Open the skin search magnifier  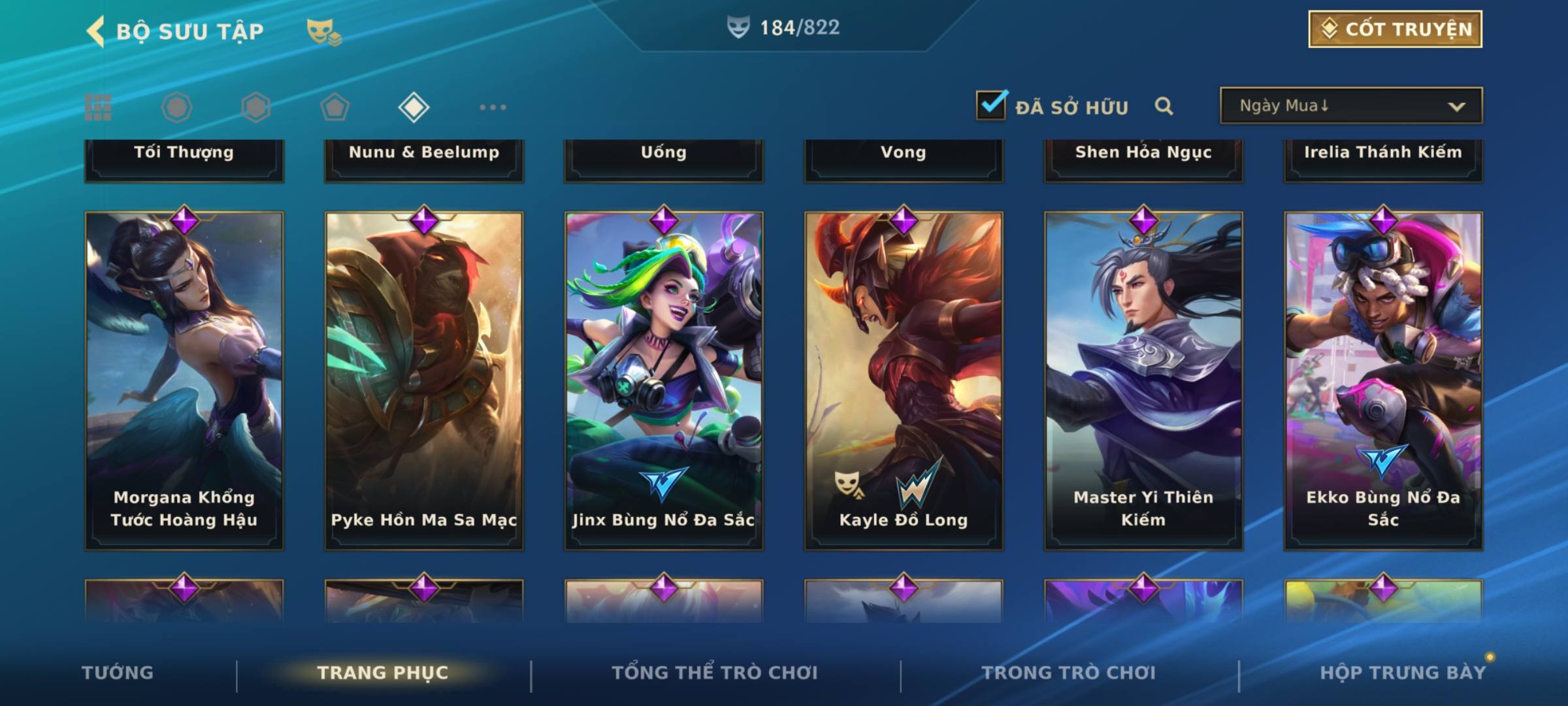(1164, 106)
